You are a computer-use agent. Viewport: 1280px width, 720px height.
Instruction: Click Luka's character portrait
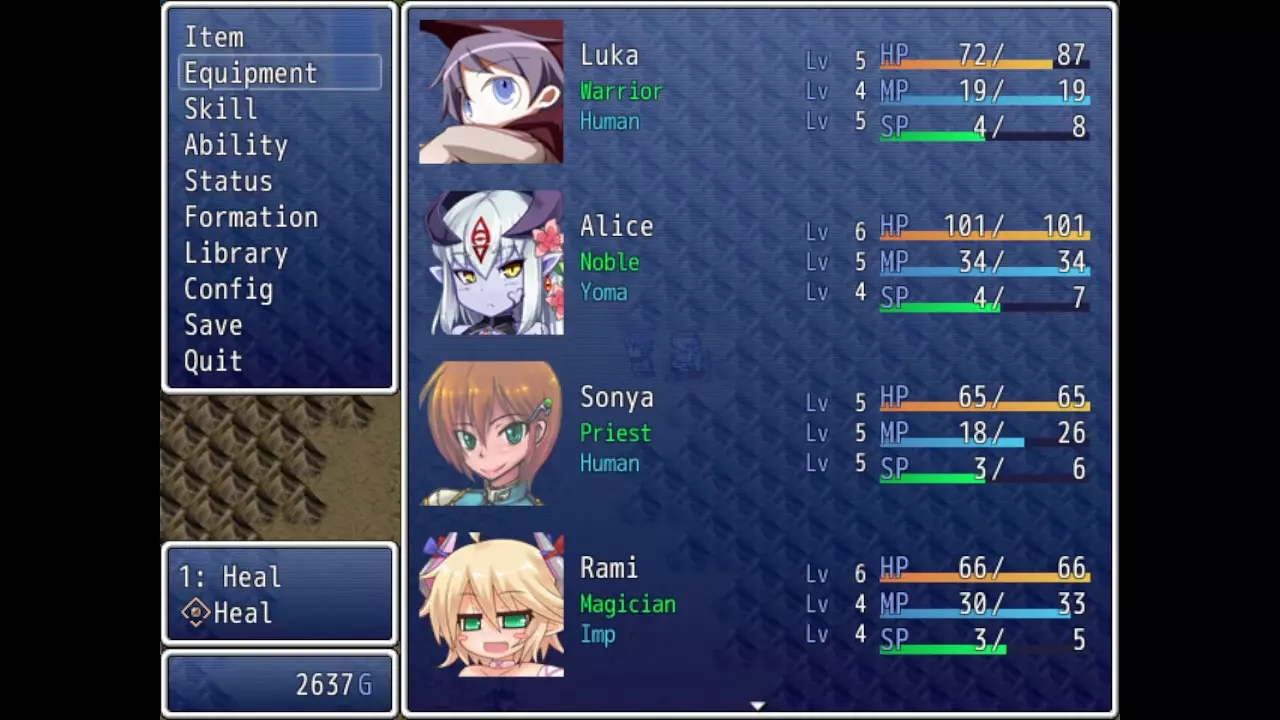[x=491, y=92]
